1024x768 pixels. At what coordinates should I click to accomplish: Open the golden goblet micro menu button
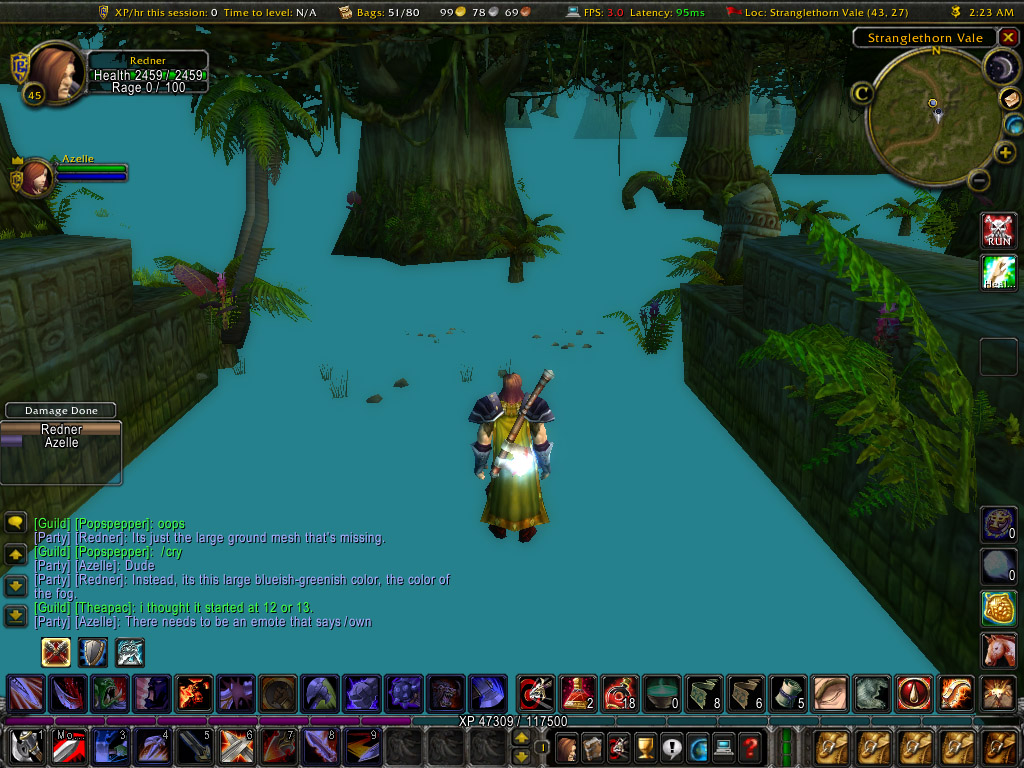coord(645,746)
